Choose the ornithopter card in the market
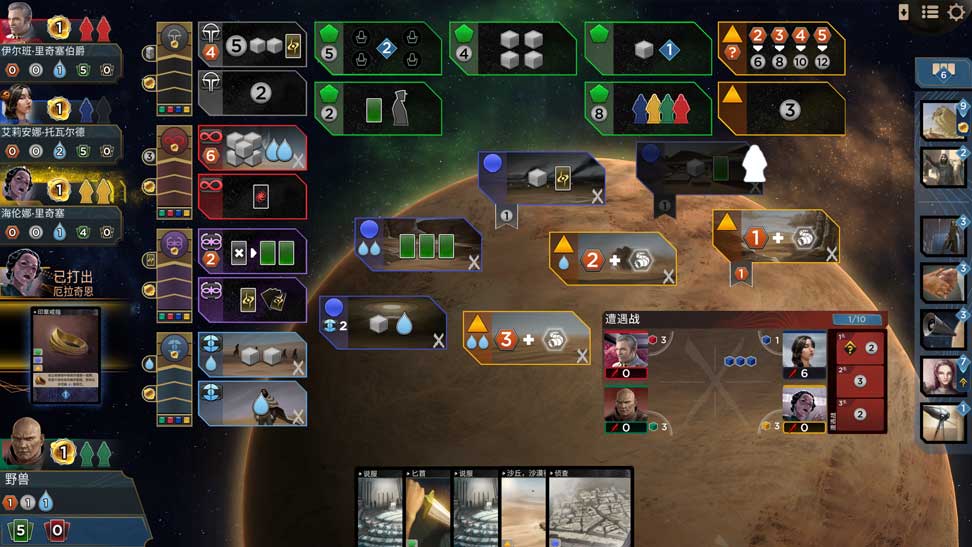The height and width of the screenshot is (547, 972). click(x=942, y=423)
